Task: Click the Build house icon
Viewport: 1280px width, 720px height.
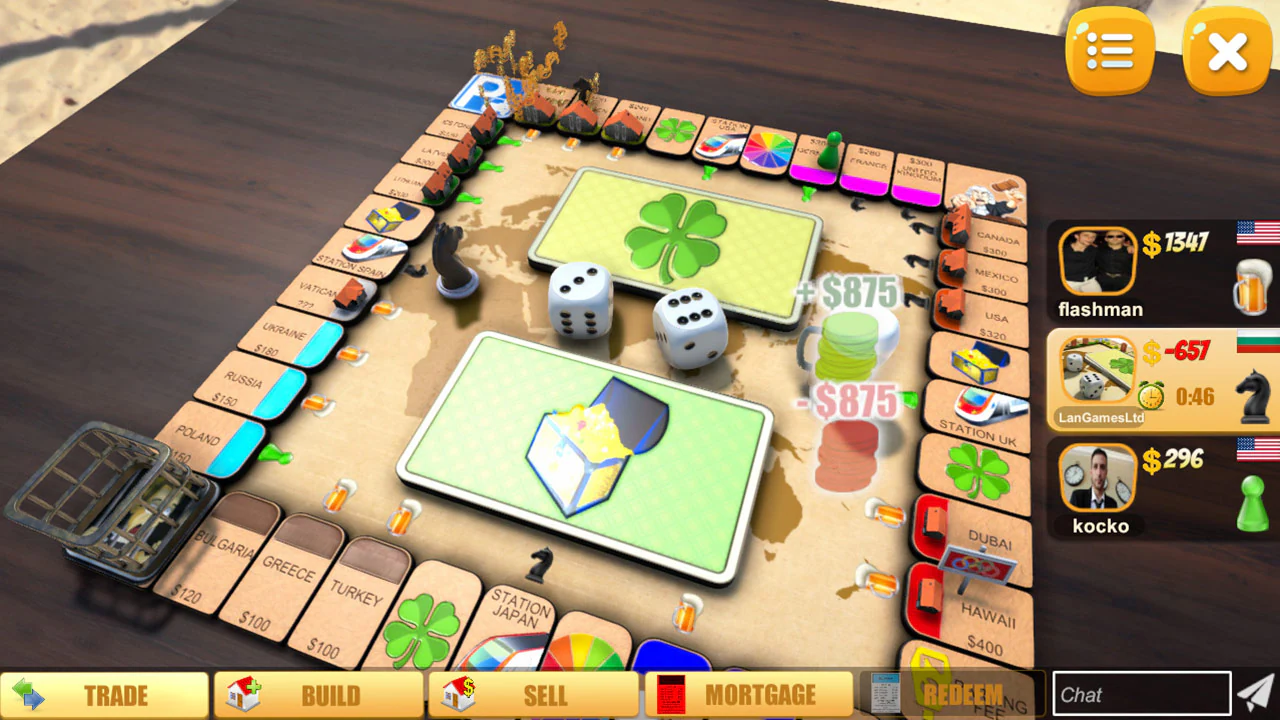Action: 245,694
